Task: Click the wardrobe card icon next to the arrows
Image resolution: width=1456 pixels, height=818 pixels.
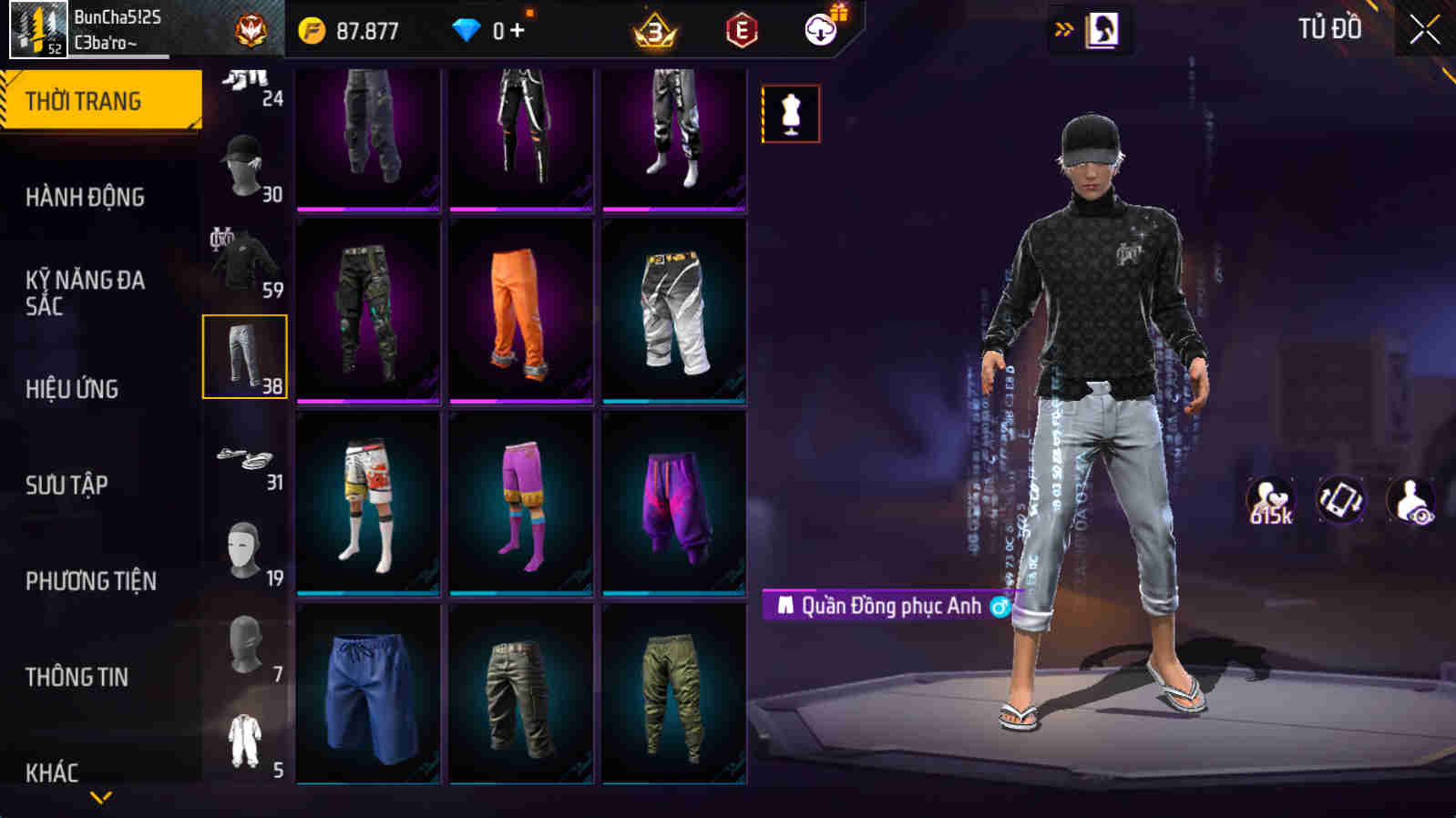Action: click(1102, 30)
